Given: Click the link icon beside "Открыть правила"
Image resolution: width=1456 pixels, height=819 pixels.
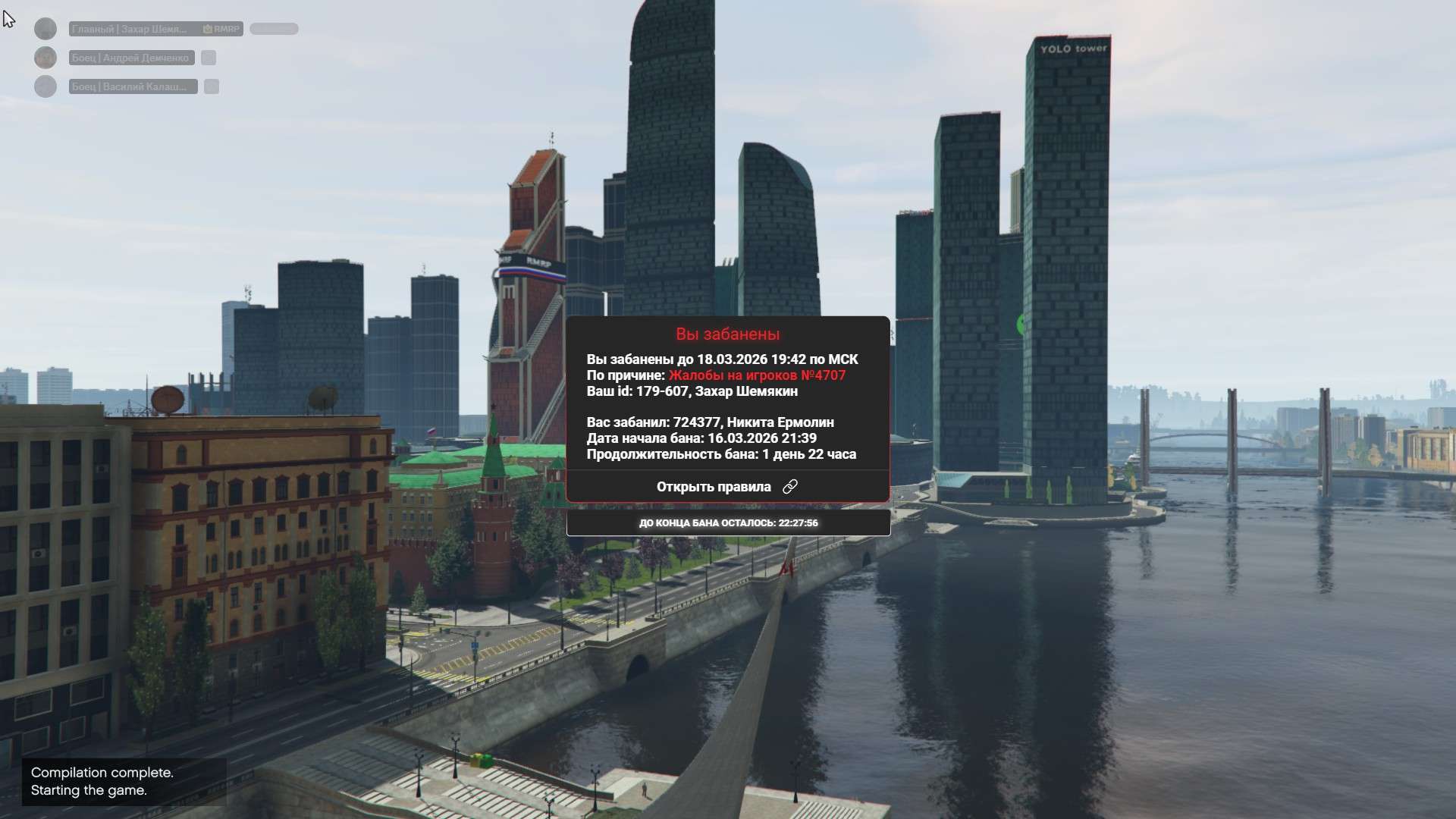Looking at the screenshot, I should [x=790, y=487].
